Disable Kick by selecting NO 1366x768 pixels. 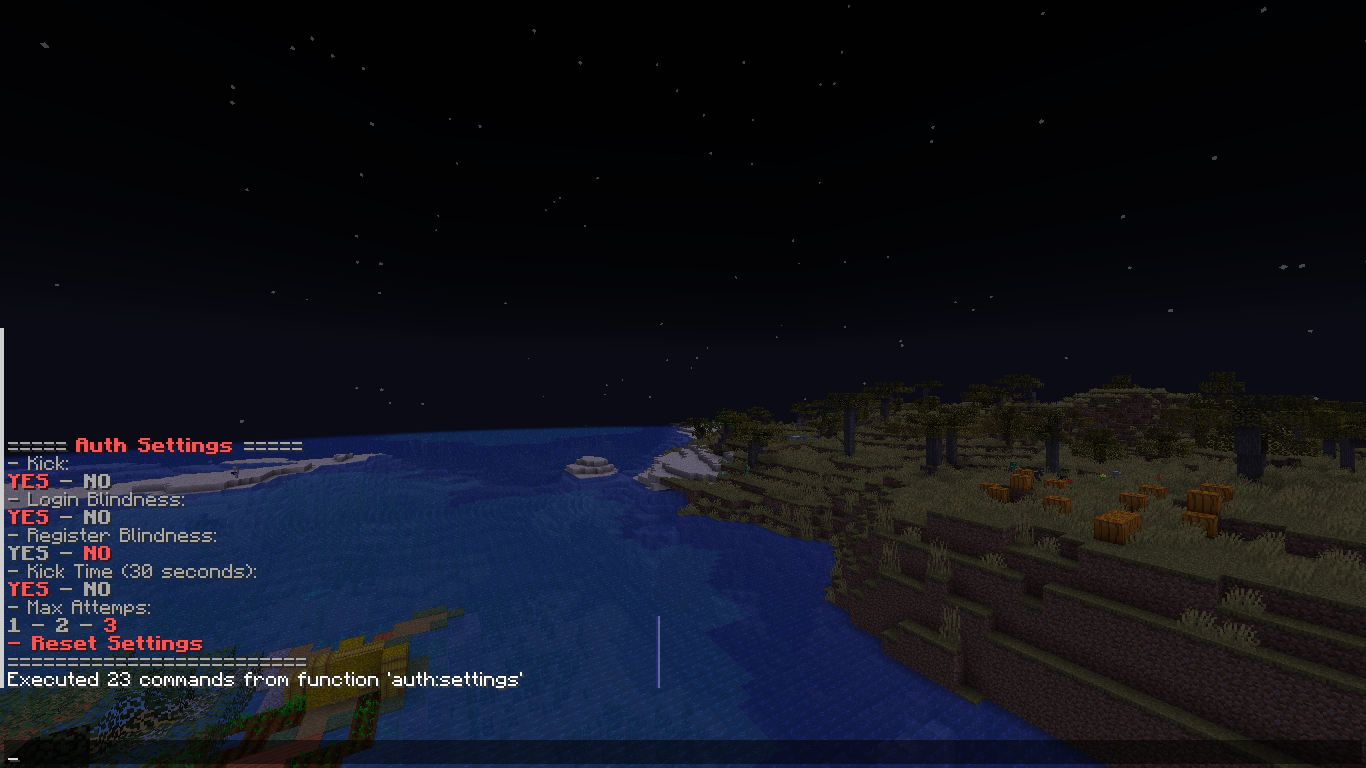point(96,481)
